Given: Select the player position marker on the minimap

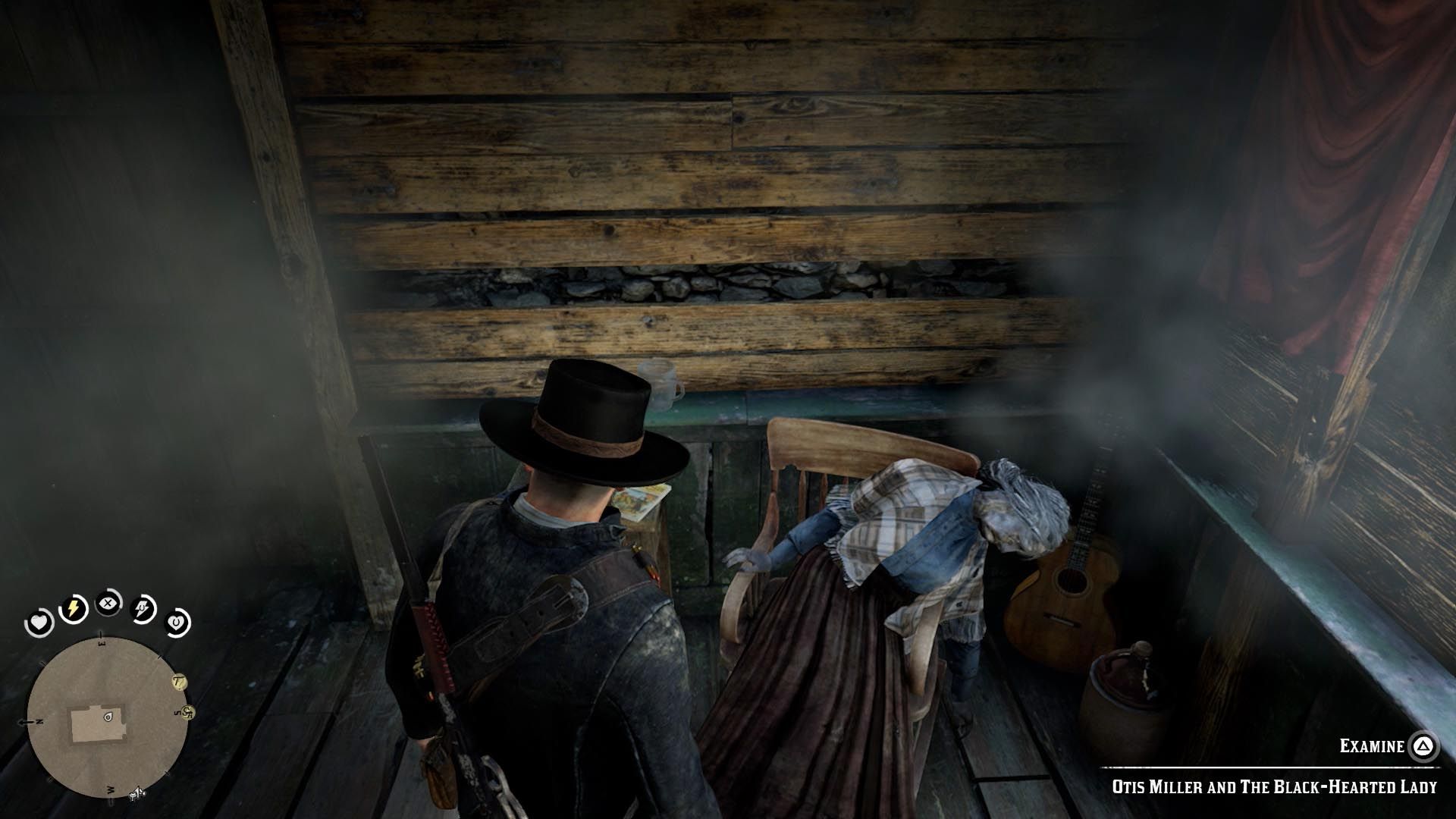Looking at the screenshot, I should 107,716.
